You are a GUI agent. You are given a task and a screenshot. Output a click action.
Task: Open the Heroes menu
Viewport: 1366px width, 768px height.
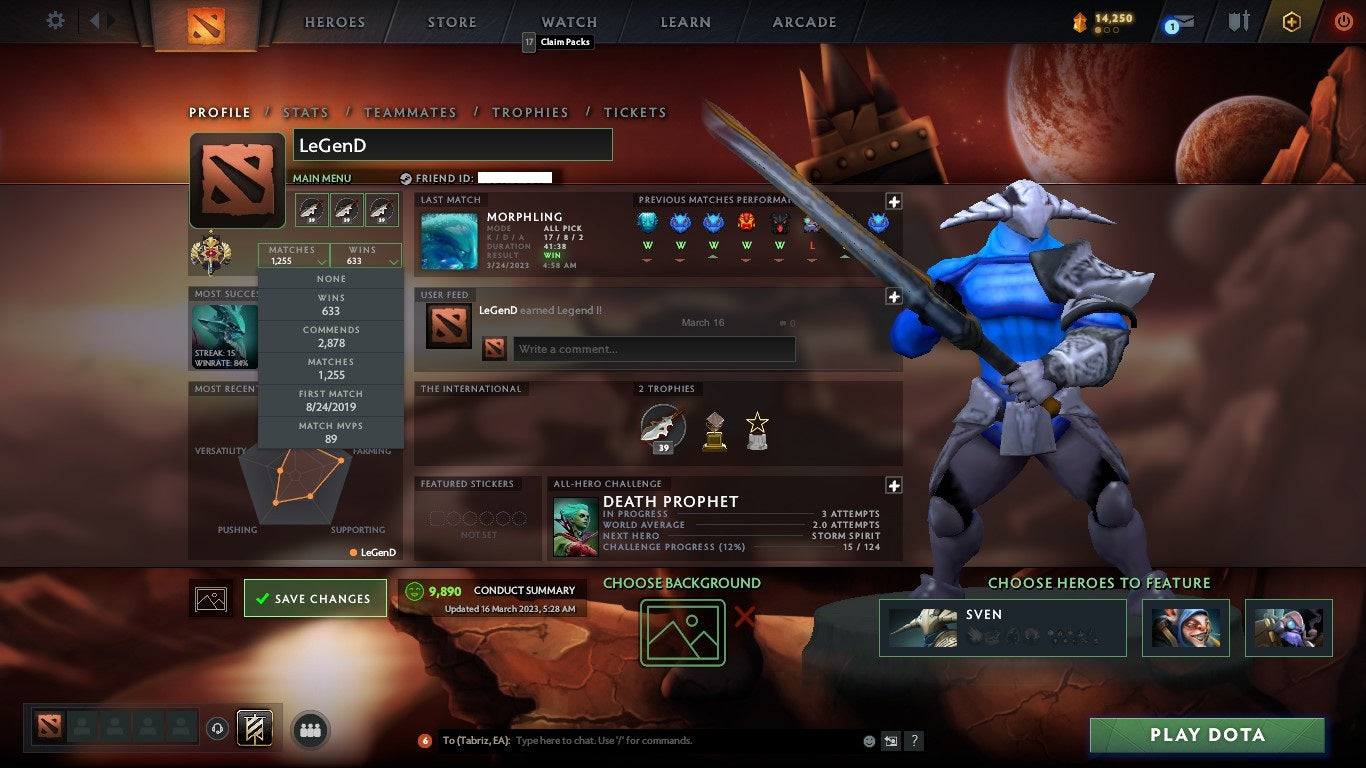point(334,22)
